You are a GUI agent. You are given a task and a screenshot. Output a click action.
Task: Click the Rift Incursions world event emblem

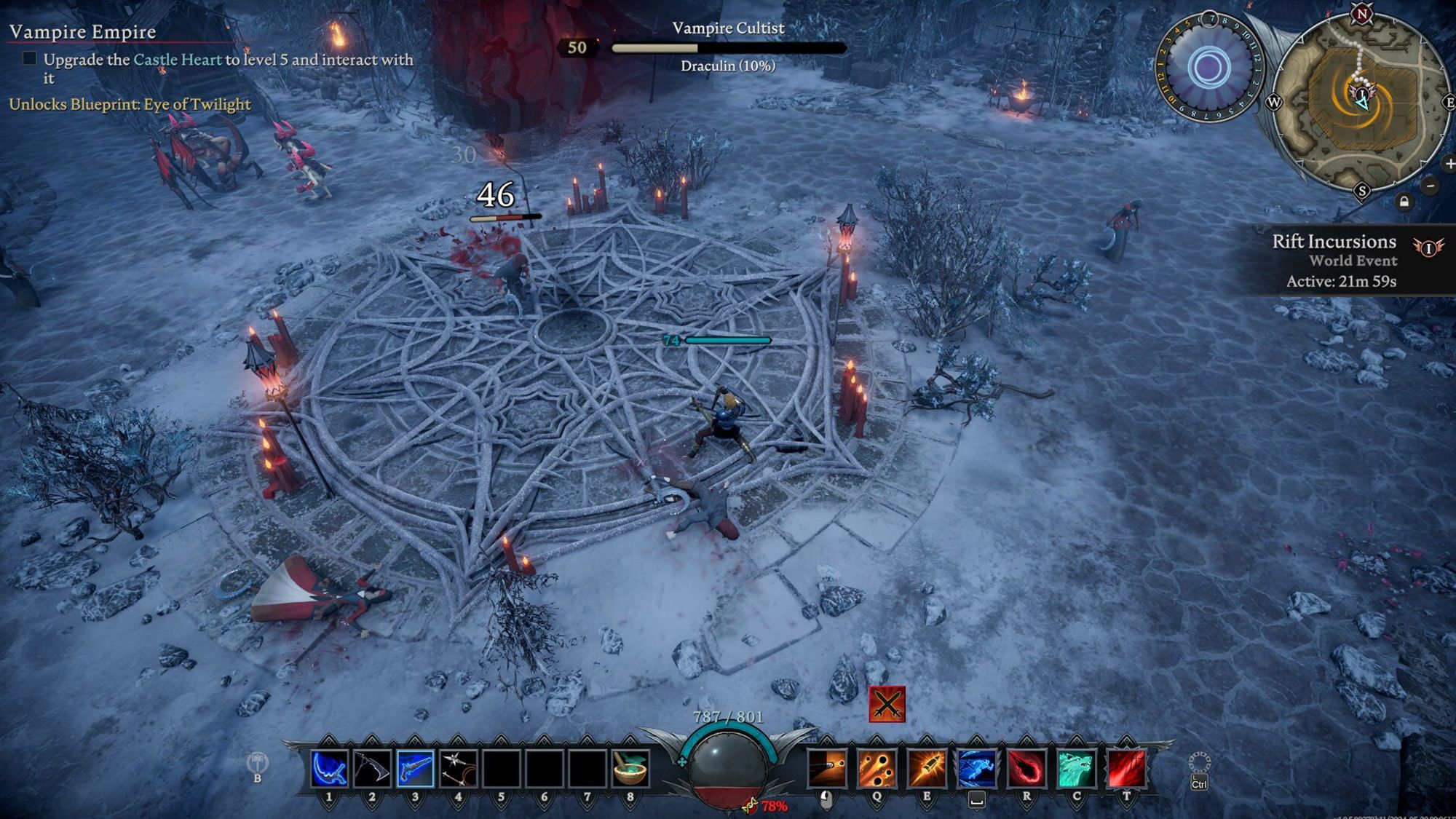click(x=1428, y=248)
